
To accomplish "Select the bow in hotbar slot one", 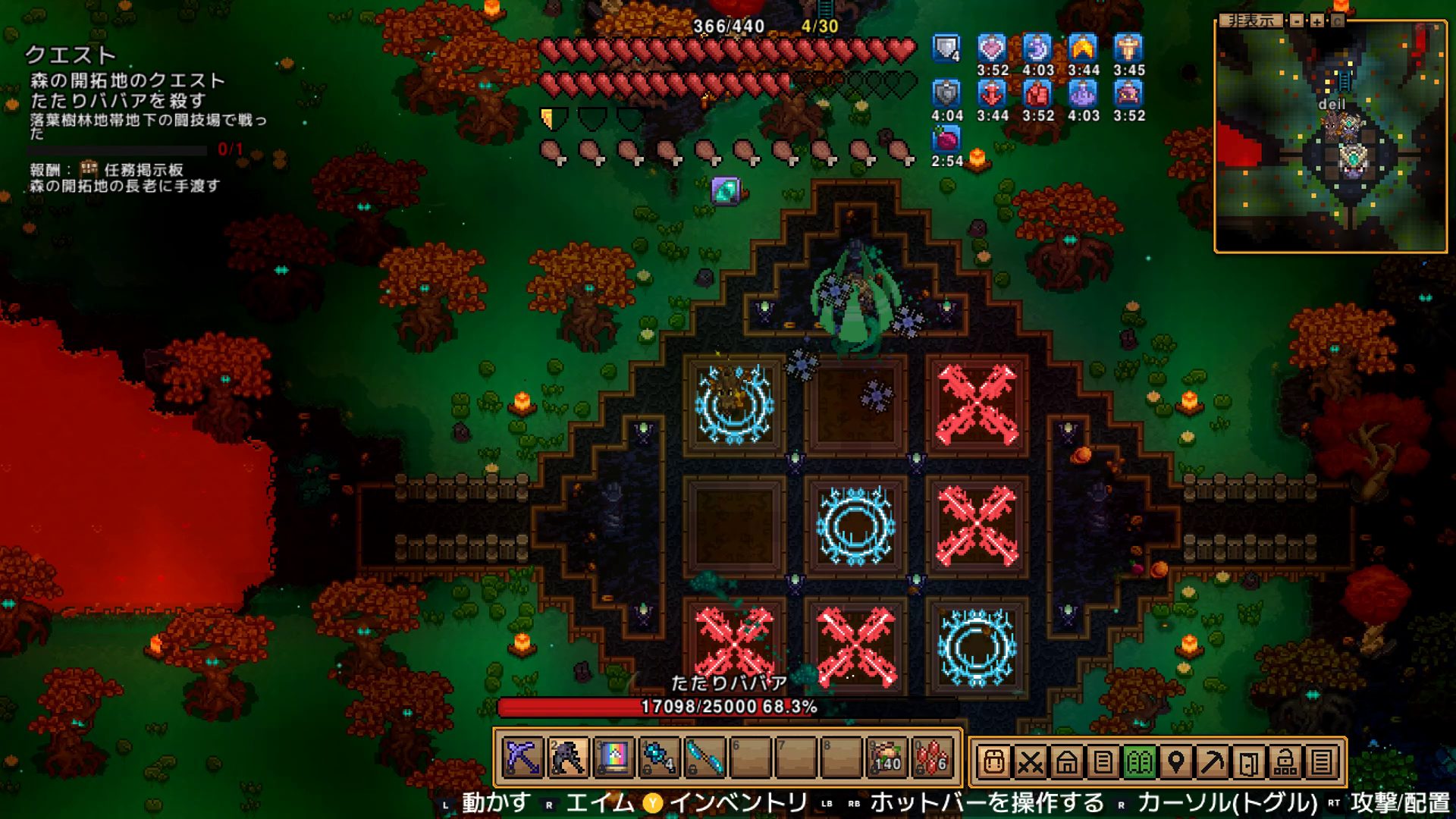I will tap(523, 758).
